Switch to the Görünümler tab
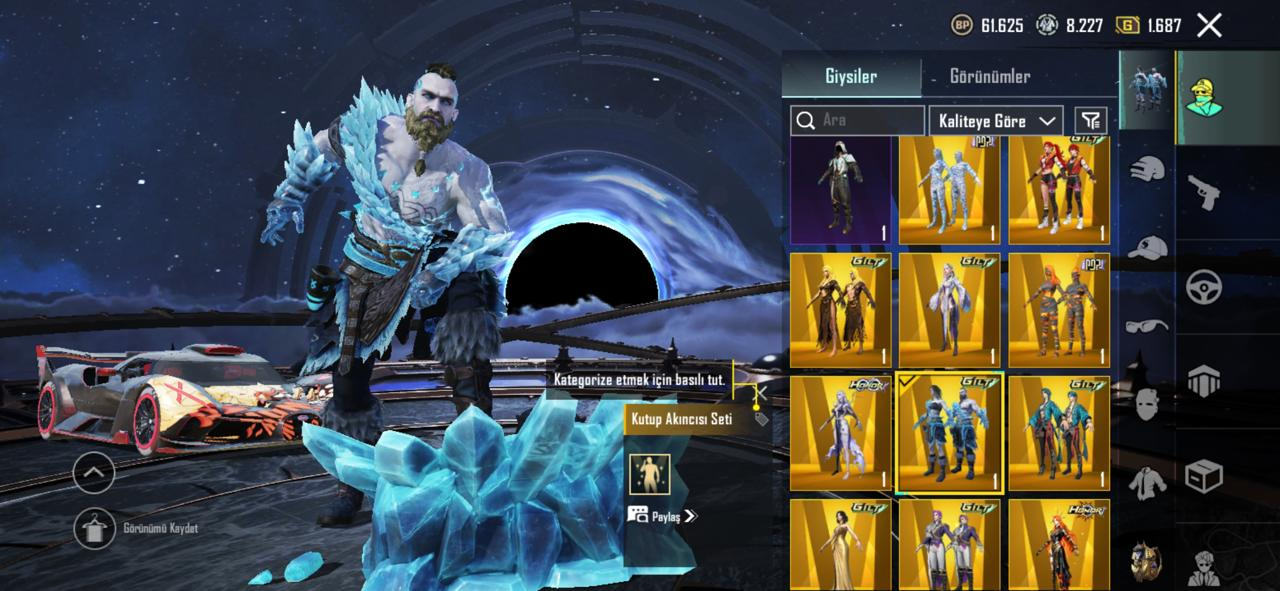The height and width of the screenshot is (591, 1280). pos(989,77)
